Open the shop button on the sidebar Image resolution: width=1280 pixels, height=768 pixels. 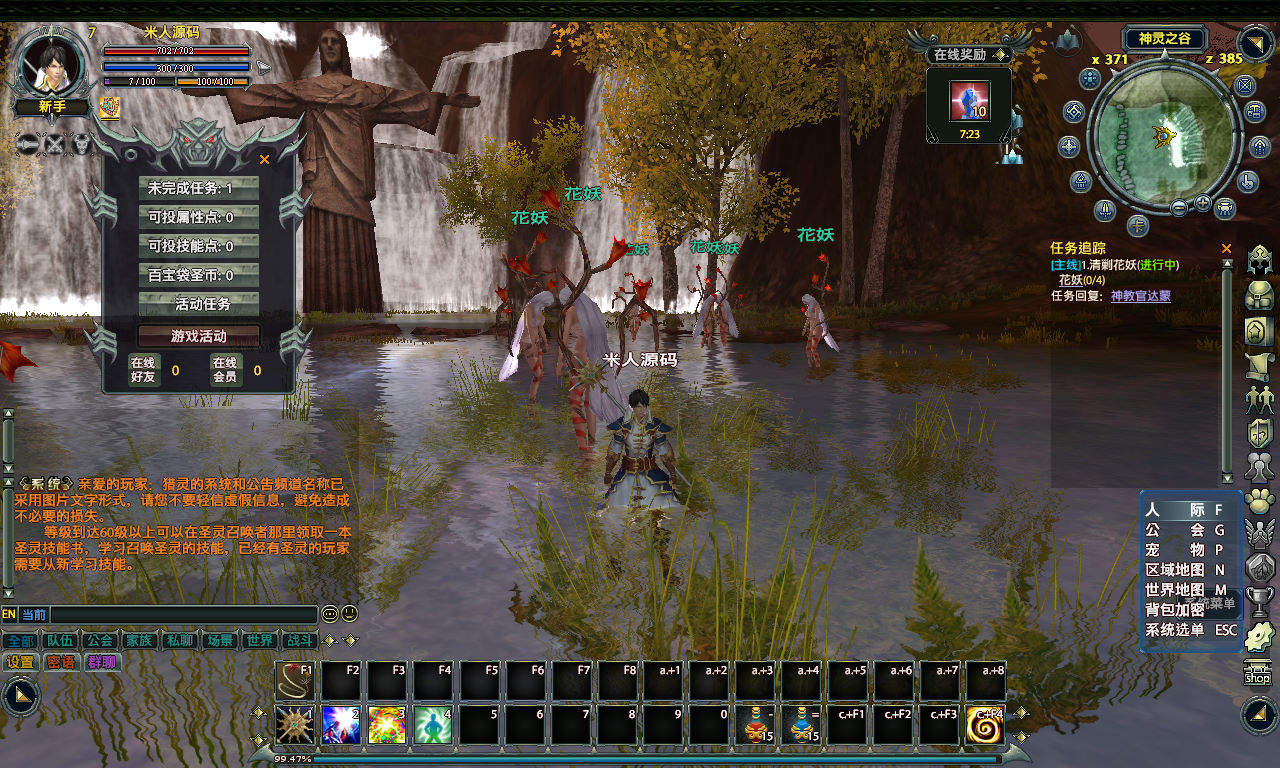(x=1258, y=674)
